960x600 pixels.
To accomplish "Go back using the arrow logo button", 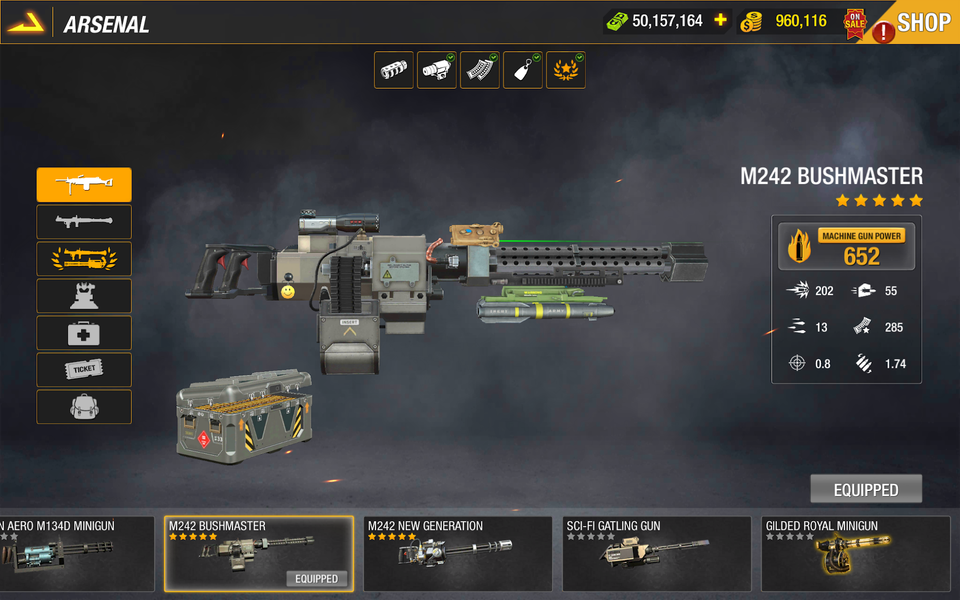I will tap(26, 23).
